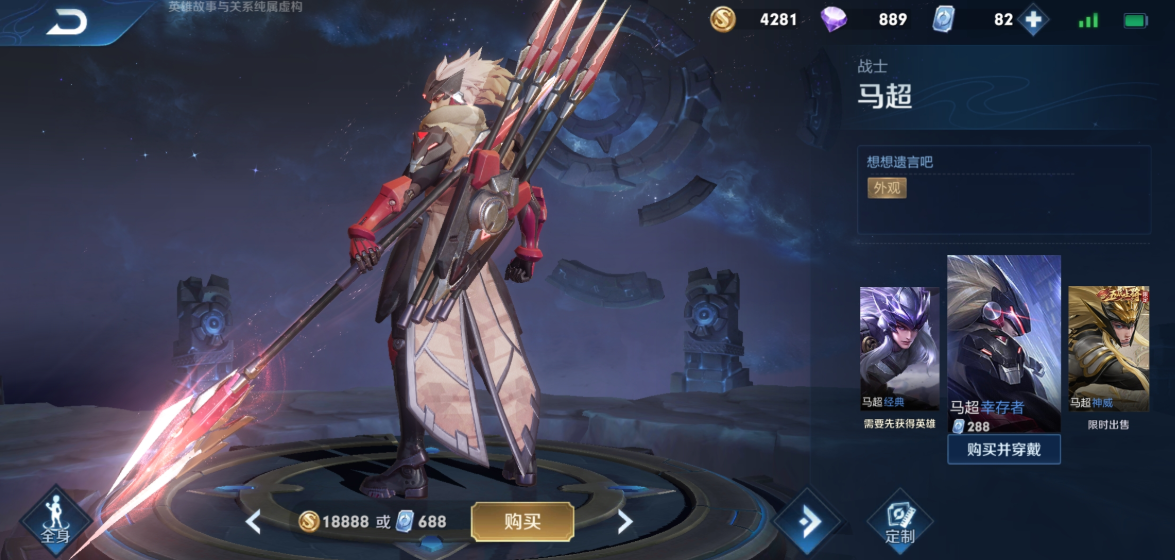Select the 马超 幸存者 skin thumbnail
1175x560 pixels.
(x=1003, y=340)
